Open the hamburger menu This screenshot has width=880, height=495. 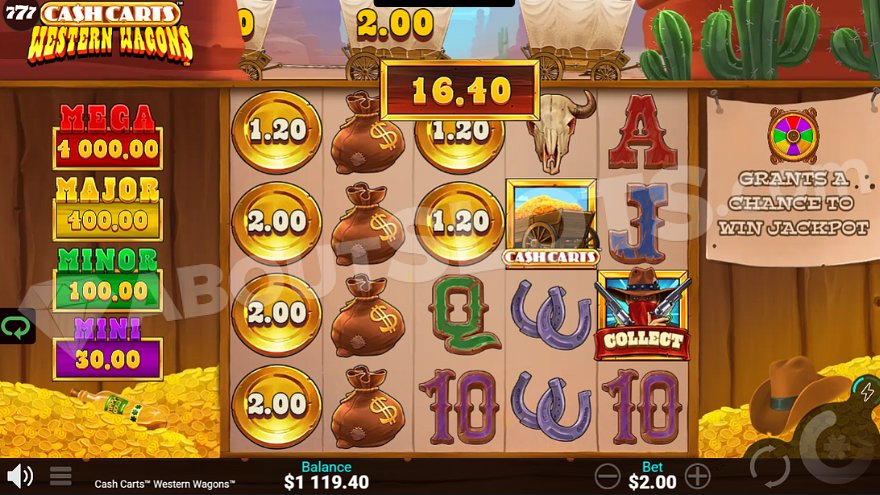61,476
